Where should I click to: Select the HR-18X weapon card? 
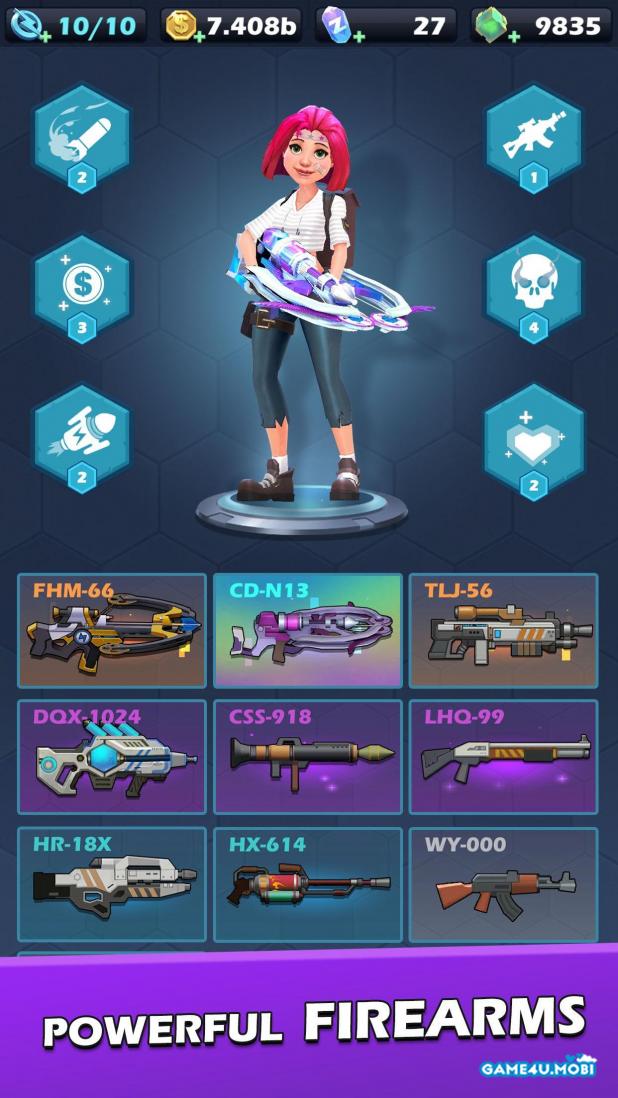pyautogui.click(x=112, y=884)
